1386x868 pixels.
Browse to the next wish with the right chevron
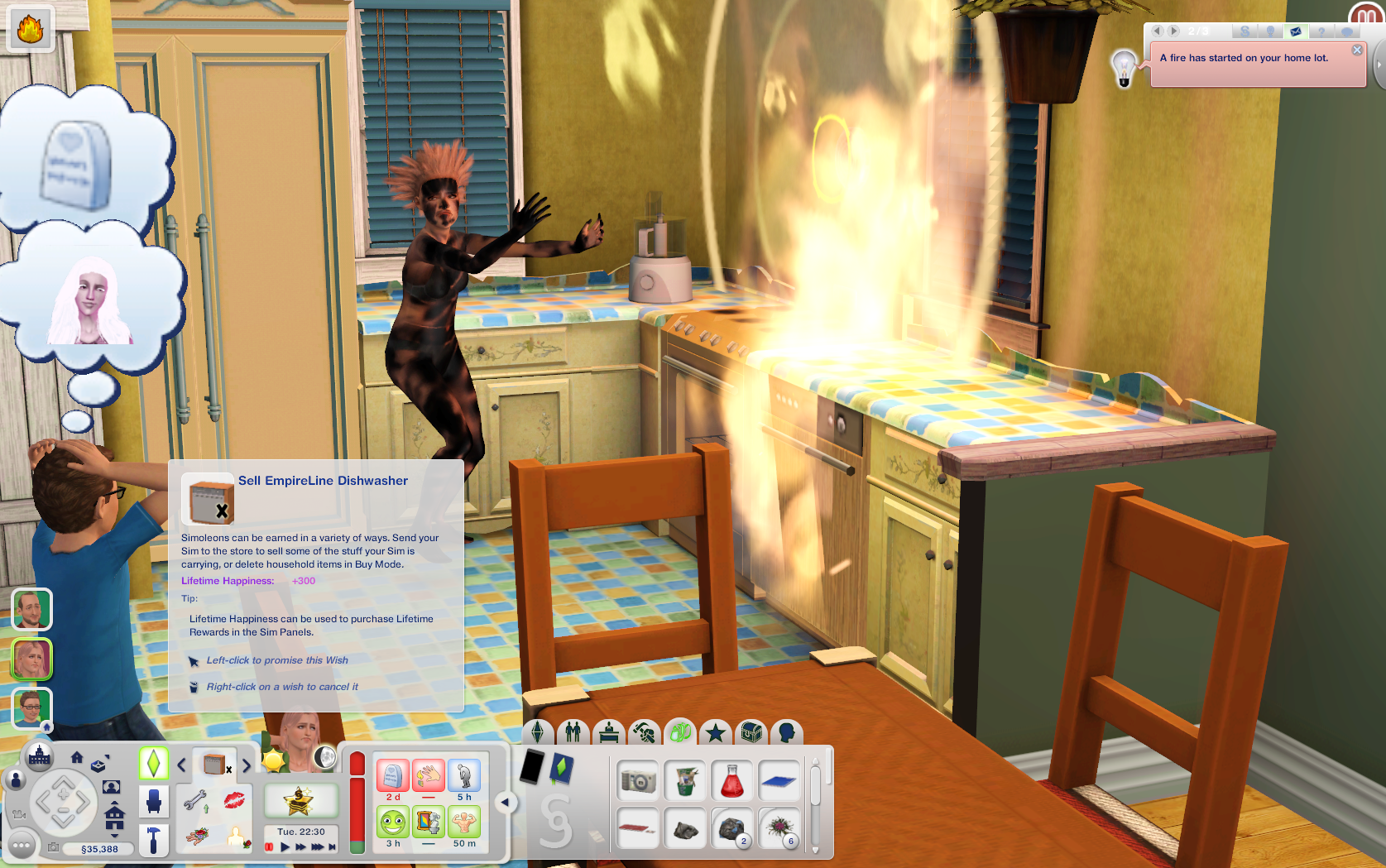click(247, 765)
